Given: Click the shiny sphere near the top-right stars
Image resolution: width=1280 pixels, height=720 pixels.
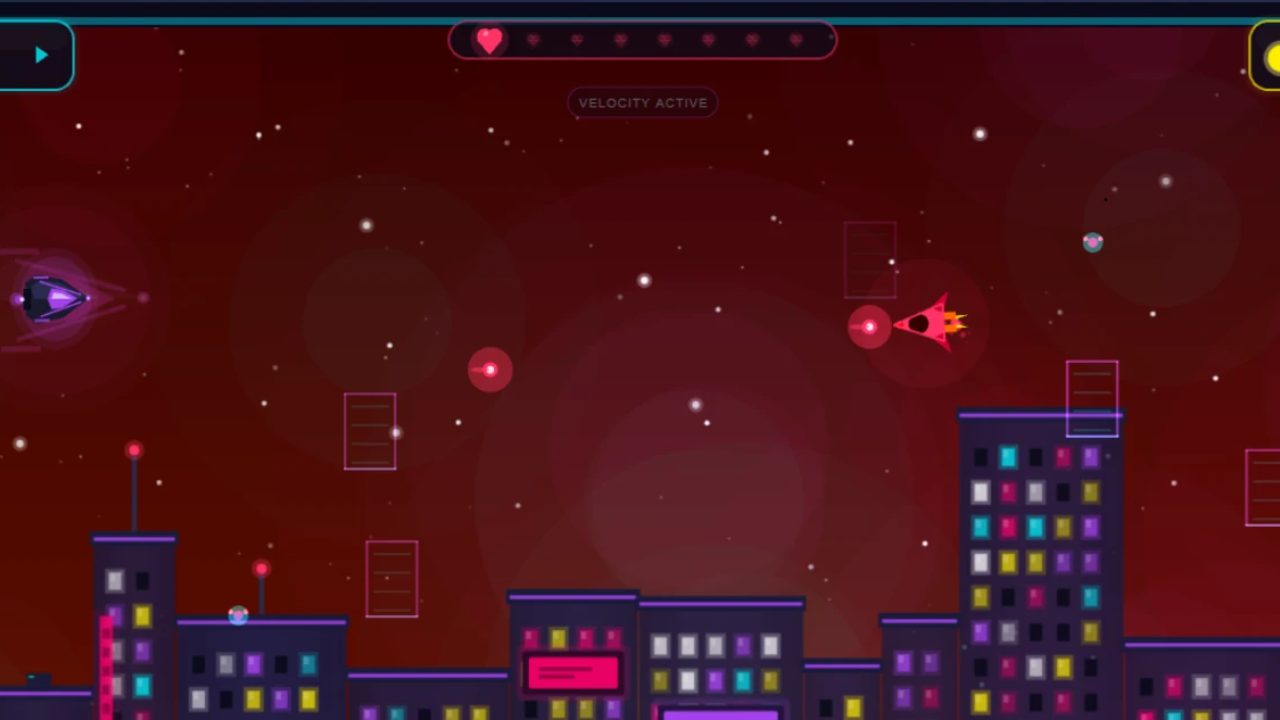Looking at the screenshot, I should coord(1092,242).
